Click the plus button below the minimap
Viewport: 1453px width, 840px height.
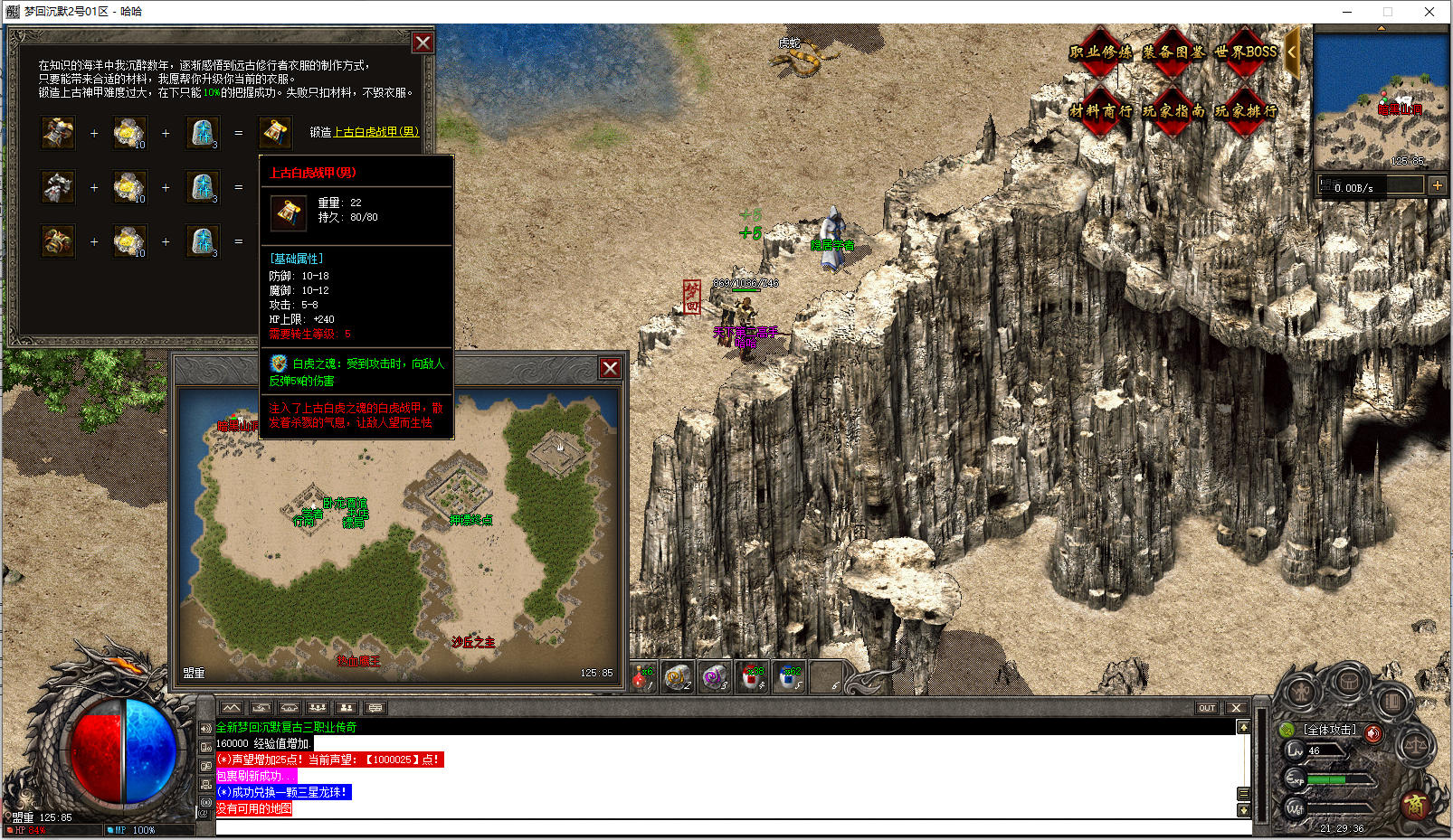(x=1437, y=185)
